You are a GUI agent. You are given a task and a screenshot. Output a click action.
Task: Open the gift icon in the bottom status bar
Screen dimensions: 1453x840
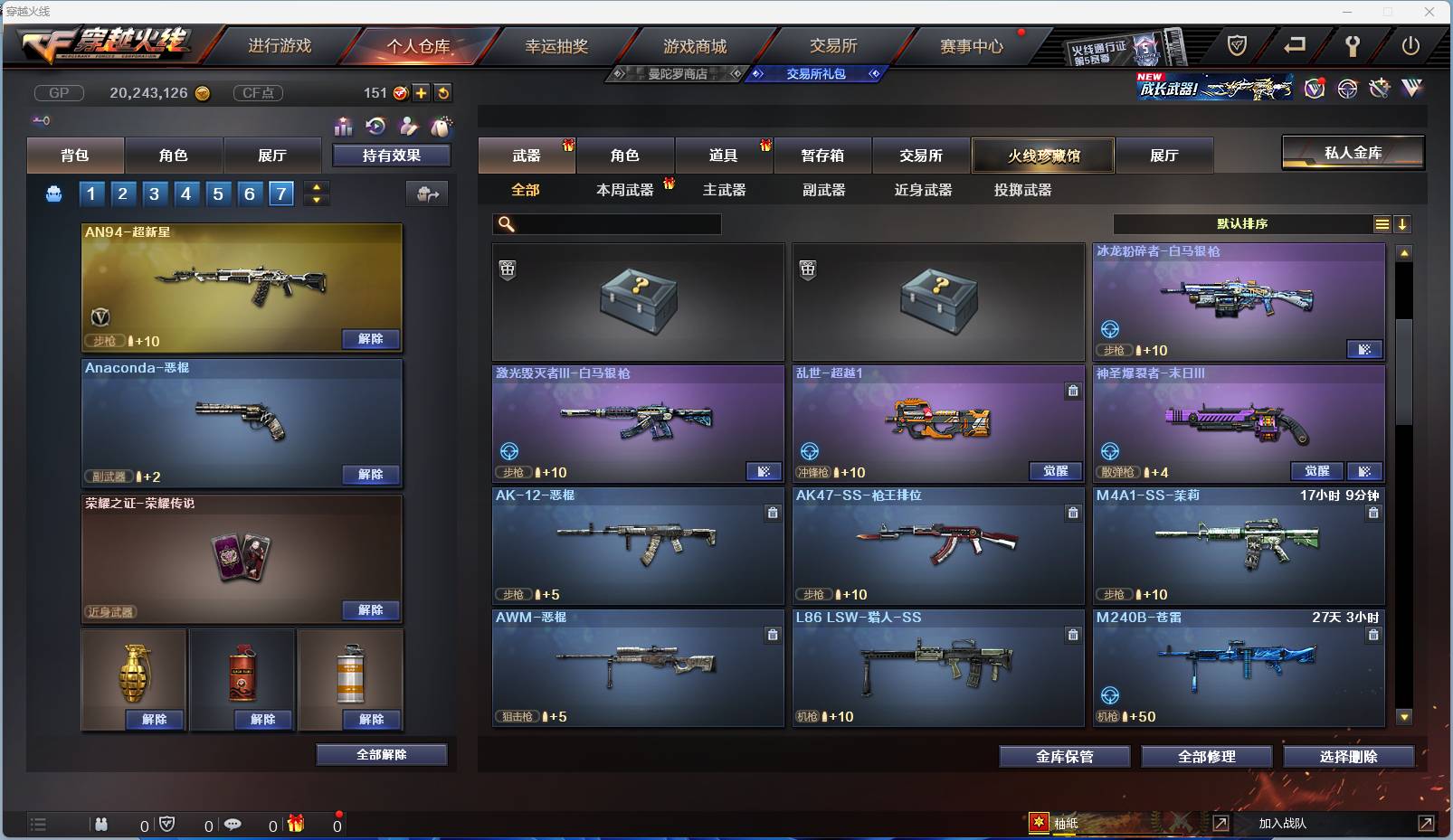[295, 824]
